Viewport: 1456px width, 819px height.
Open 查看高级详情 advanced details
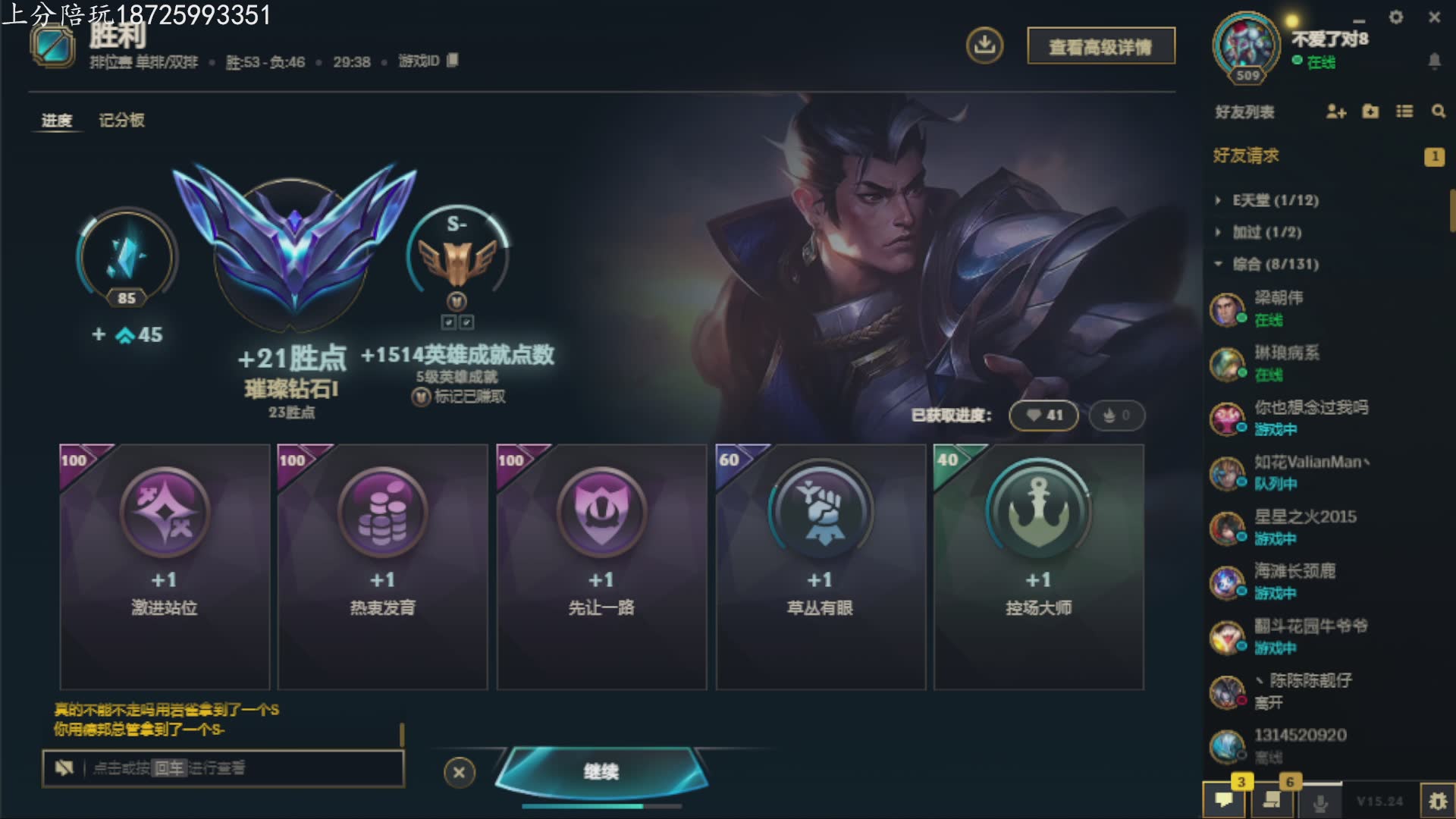[1100, 47]
